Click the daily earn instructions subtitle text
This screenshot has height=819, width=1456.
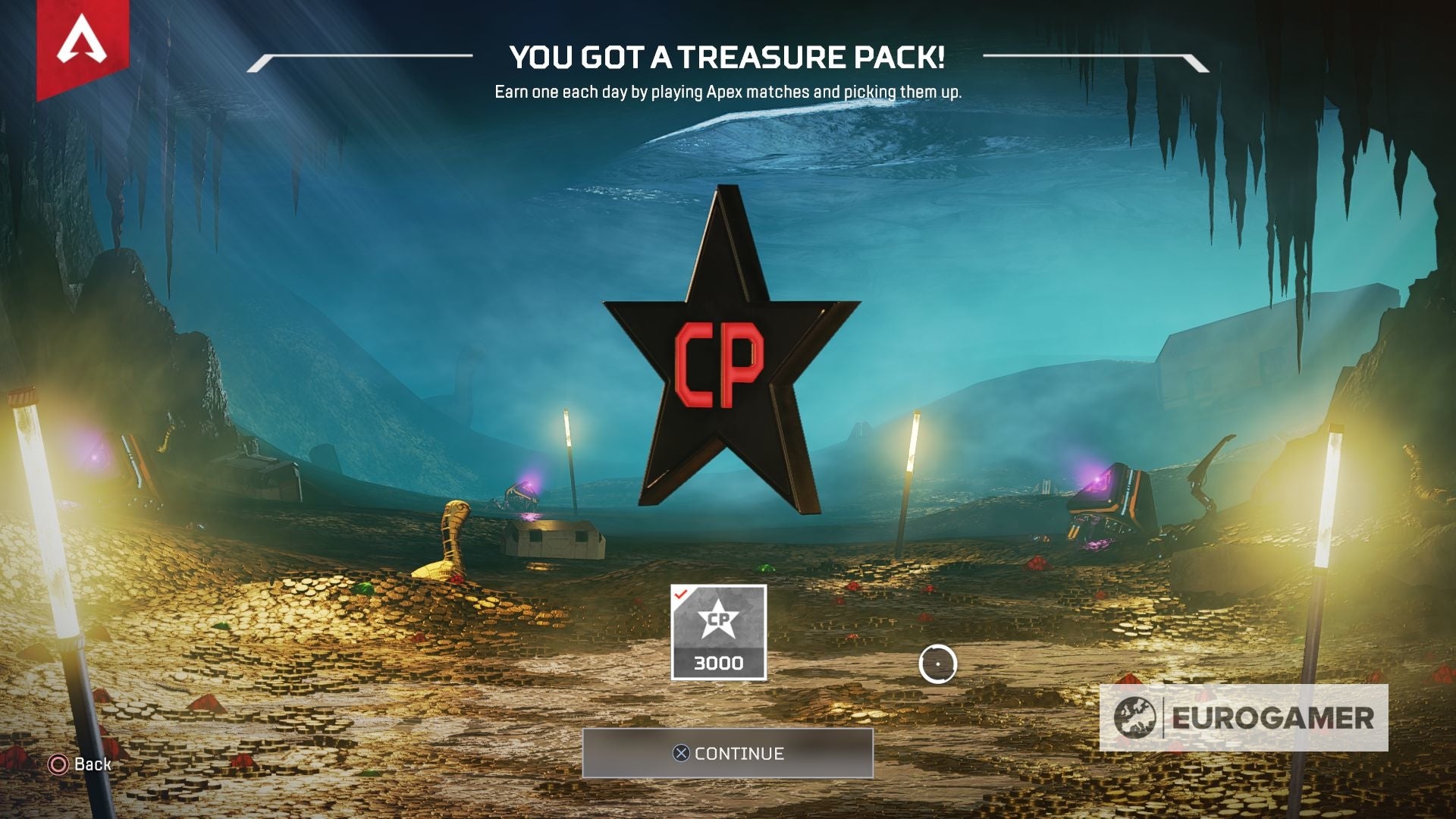[x=728, y=92]
